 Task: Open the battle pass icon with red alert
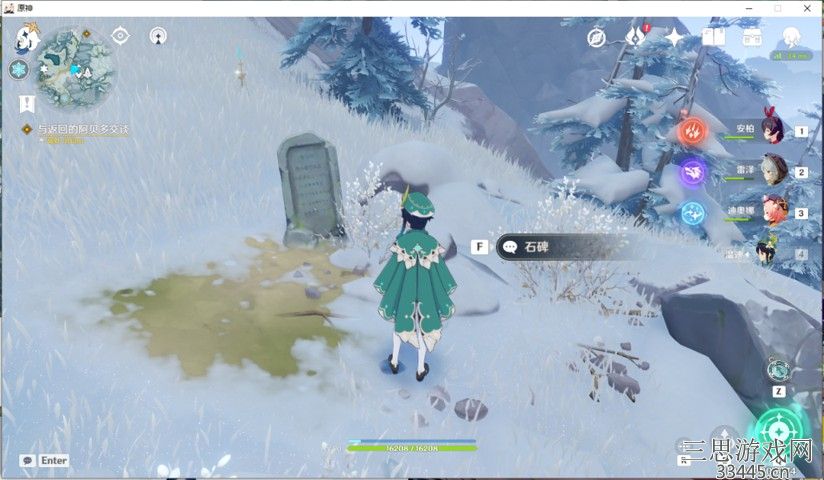click(x=636, y=38)
